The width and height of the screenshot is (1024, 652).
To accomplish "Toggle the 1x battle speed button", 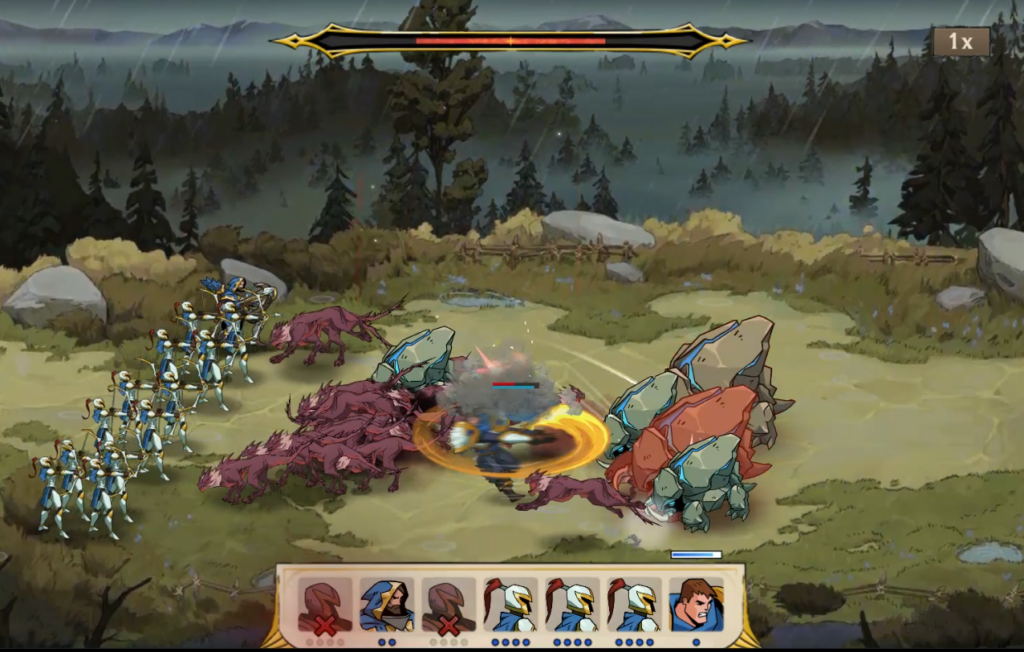I will coord(961,42).
